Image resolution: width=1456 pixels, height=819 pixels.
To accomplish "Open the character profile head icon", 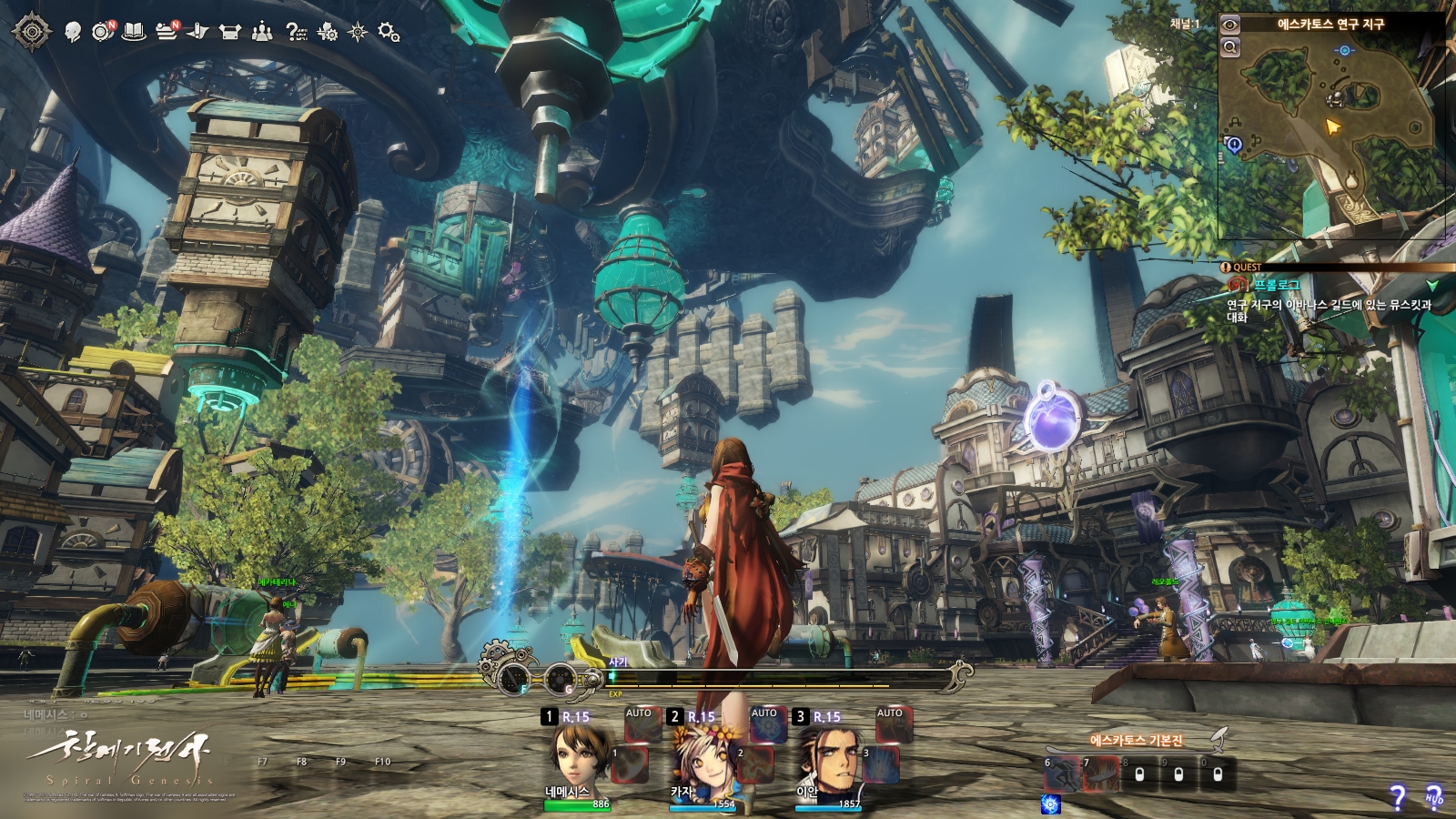I will (x=73, y=32).
